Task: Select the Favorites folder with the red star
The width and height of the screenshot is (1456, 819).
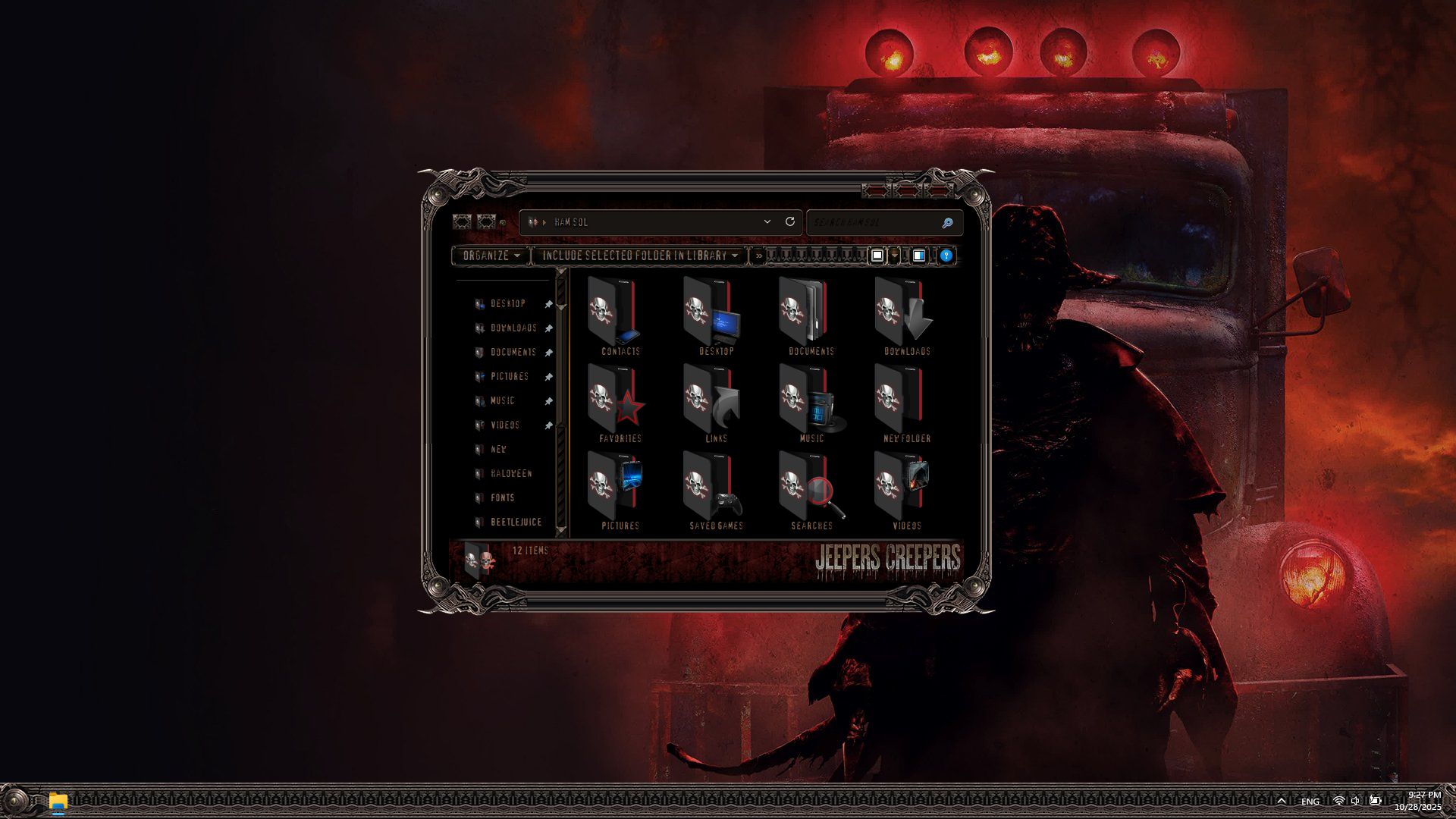Action: coord(615,403)
